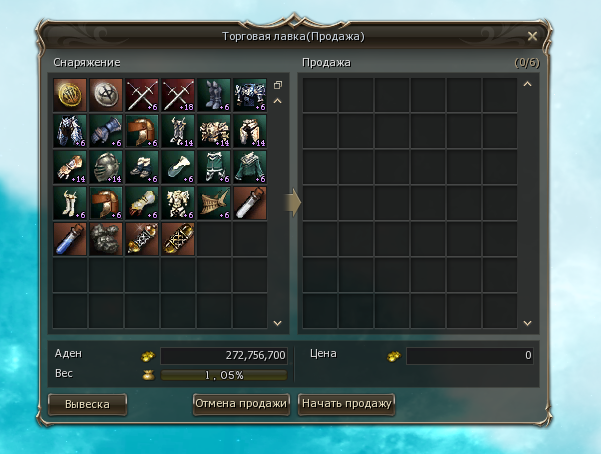
Task: Close the Торговая лавка window
Action: (x=532, y=37)
